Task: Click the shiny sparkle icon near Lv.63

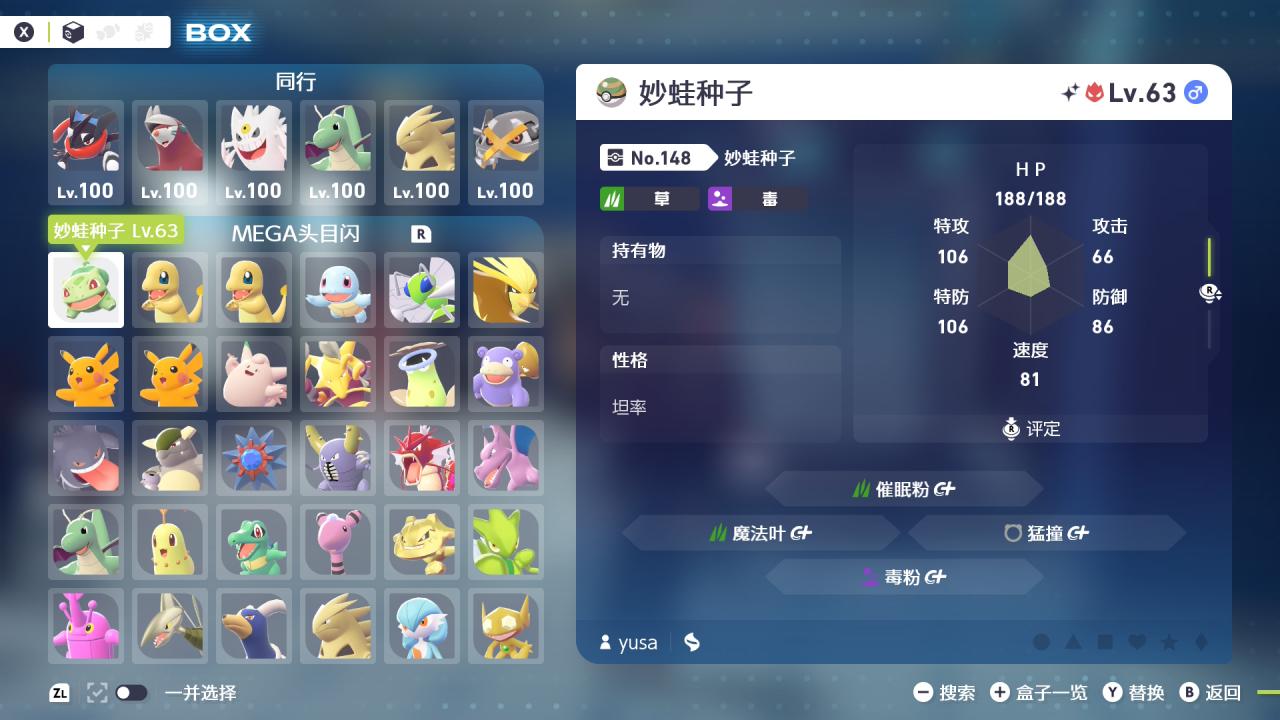Action: 1069,91
